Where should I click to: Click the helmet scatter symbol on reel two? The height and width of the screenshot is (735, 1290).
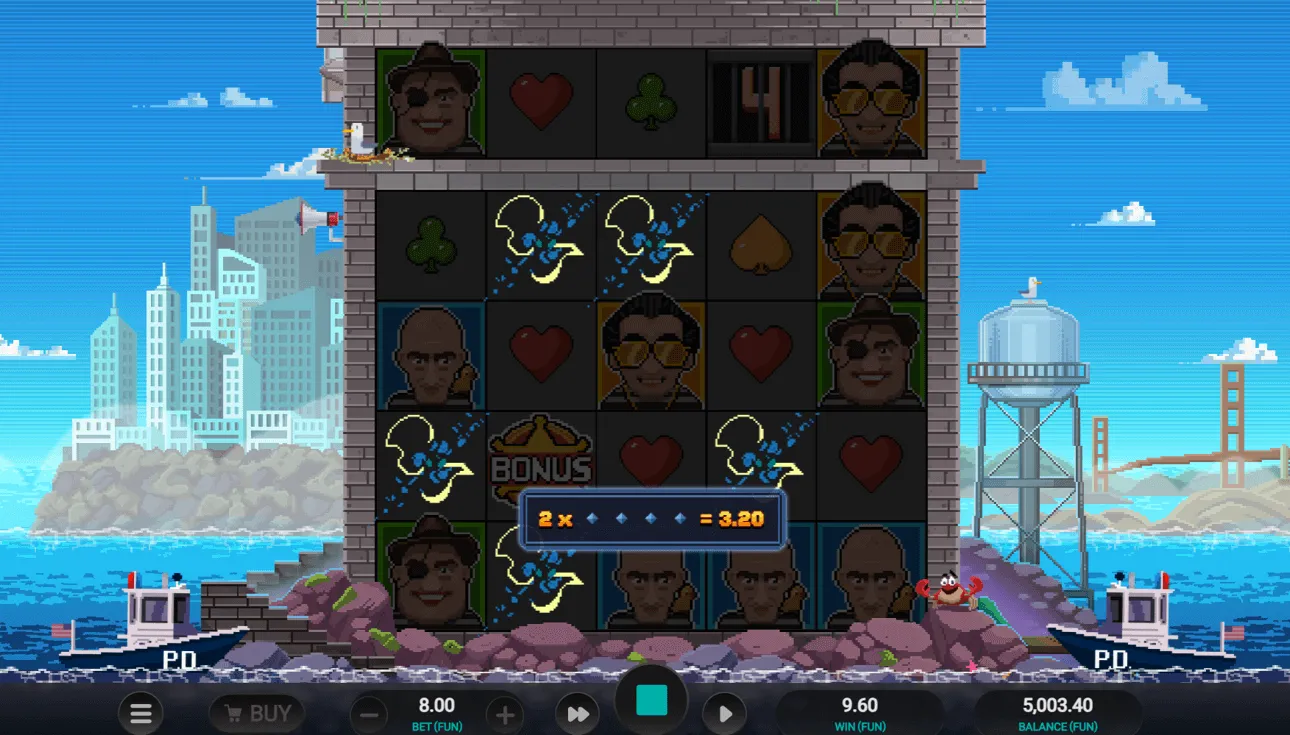pos(541,245)
